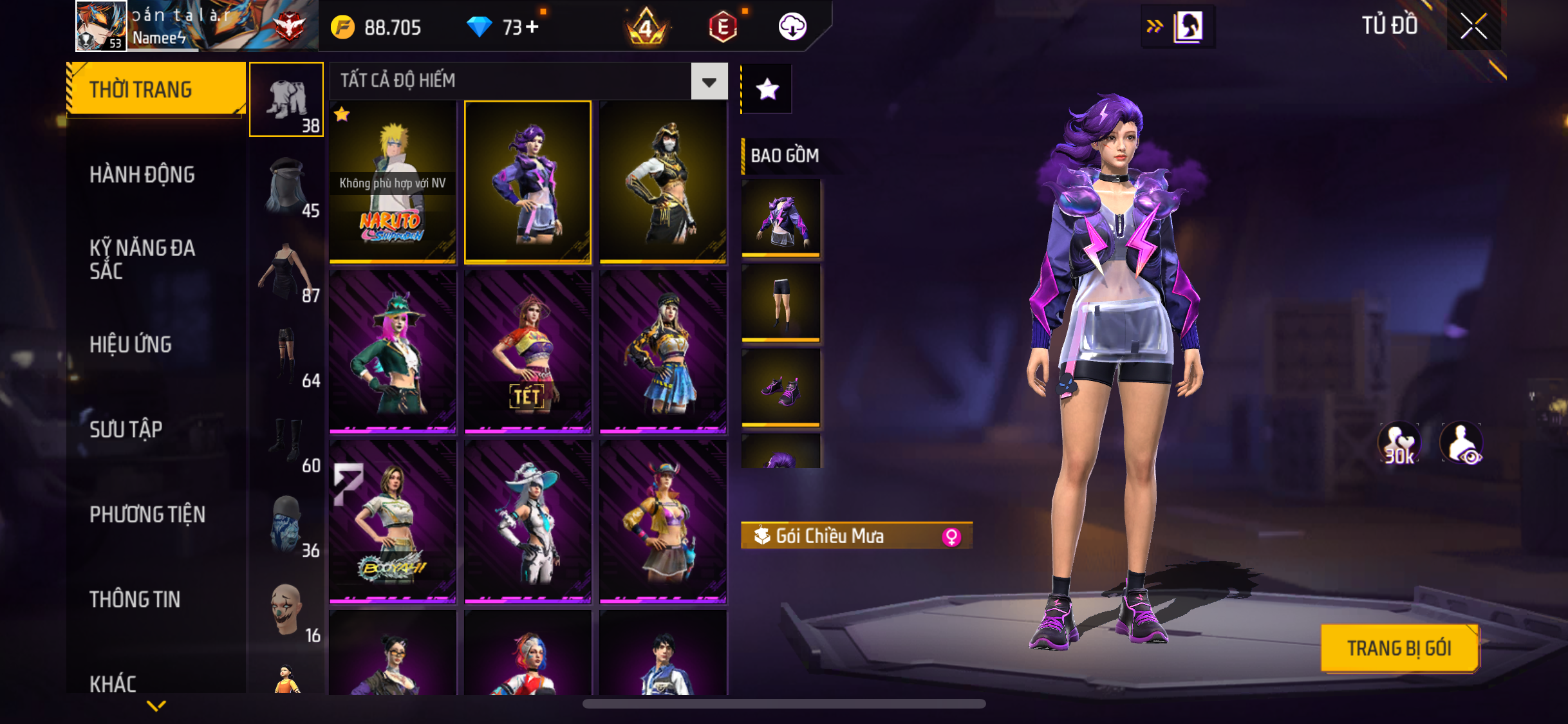Open the head accessory category with 45 items

coord(287,187)
